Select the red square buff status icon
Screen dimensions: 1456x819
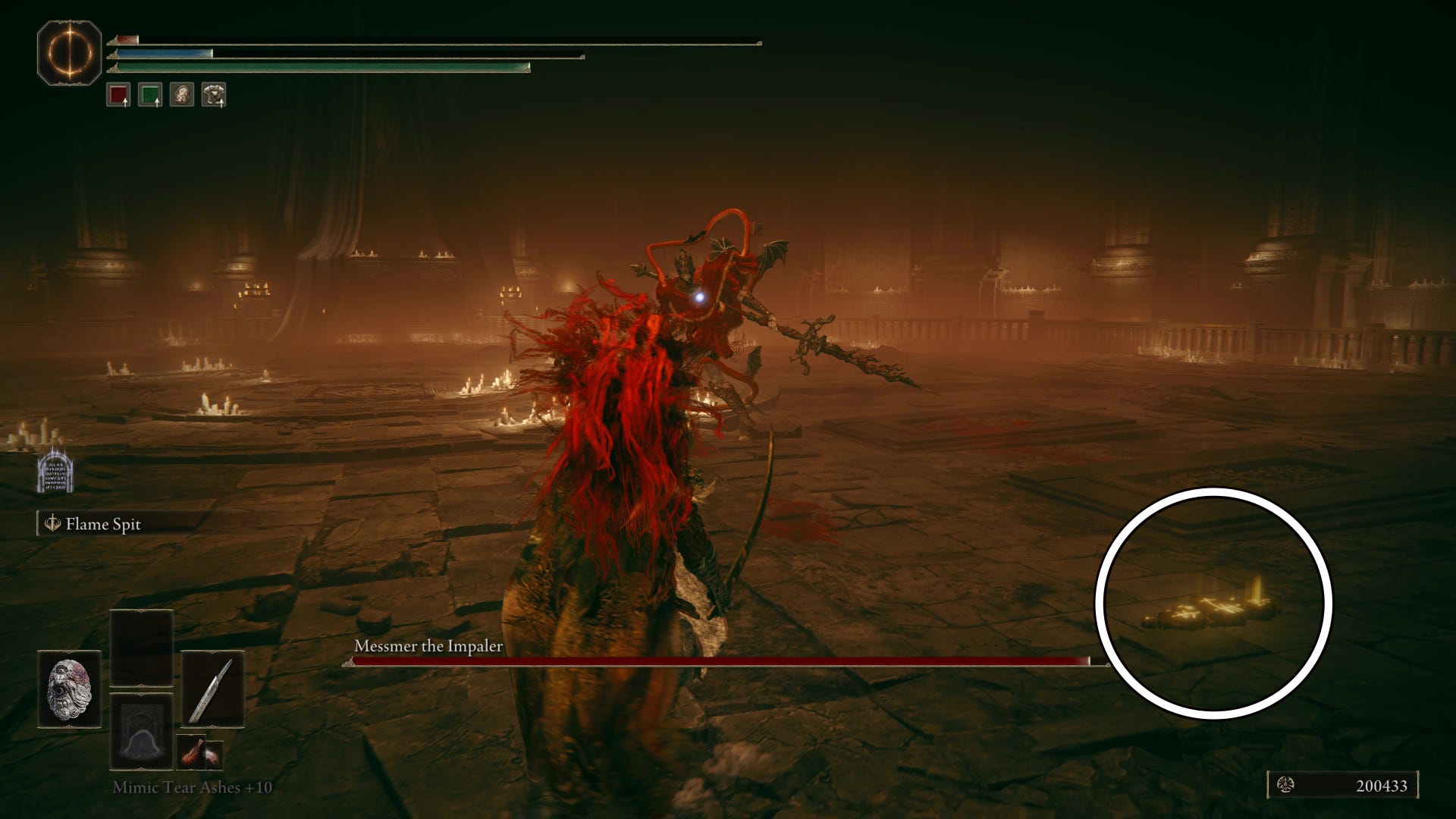coord(118,95)
